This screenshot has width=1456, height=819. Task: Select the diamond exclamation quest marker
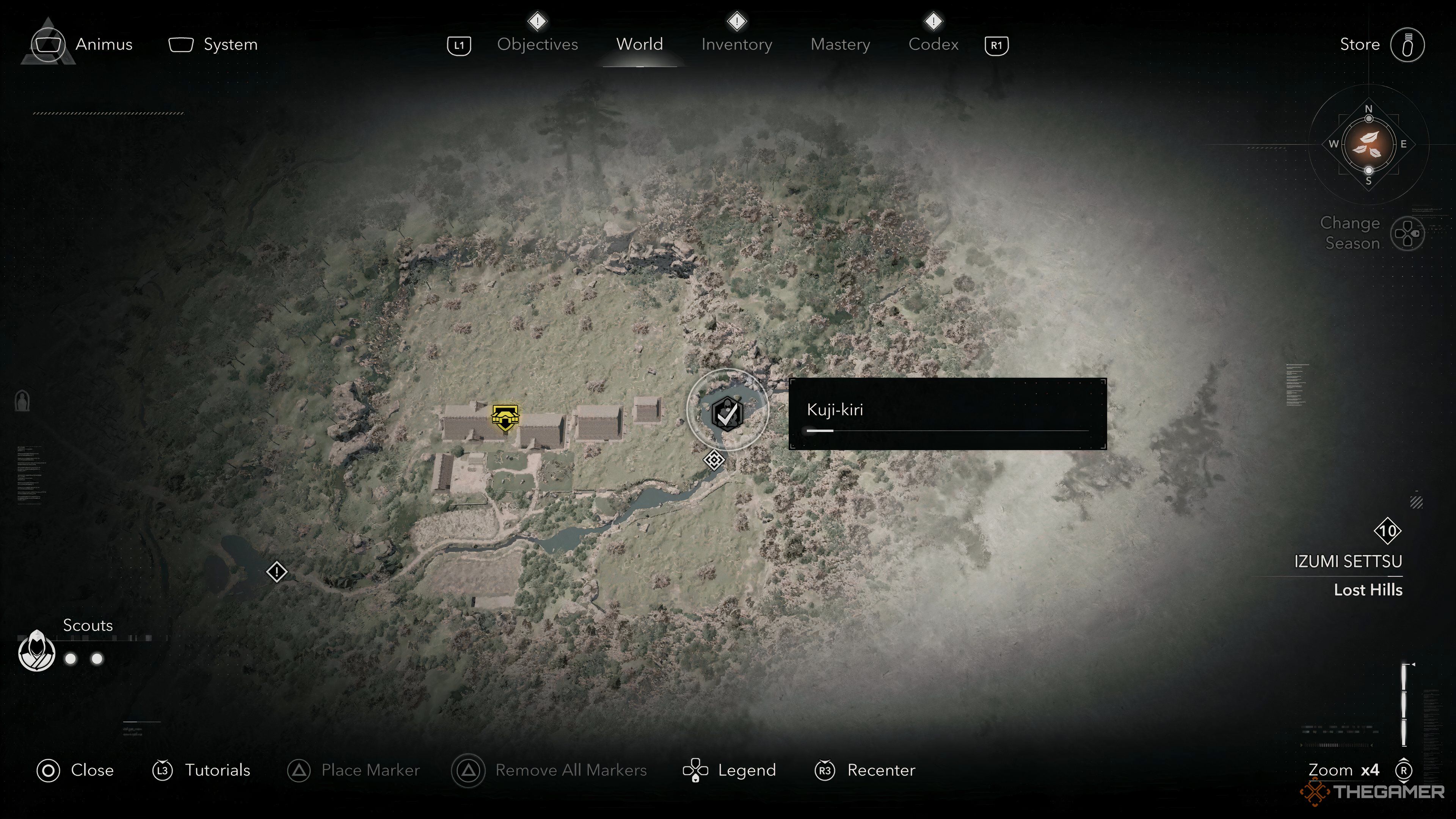[x=276, y=572]
